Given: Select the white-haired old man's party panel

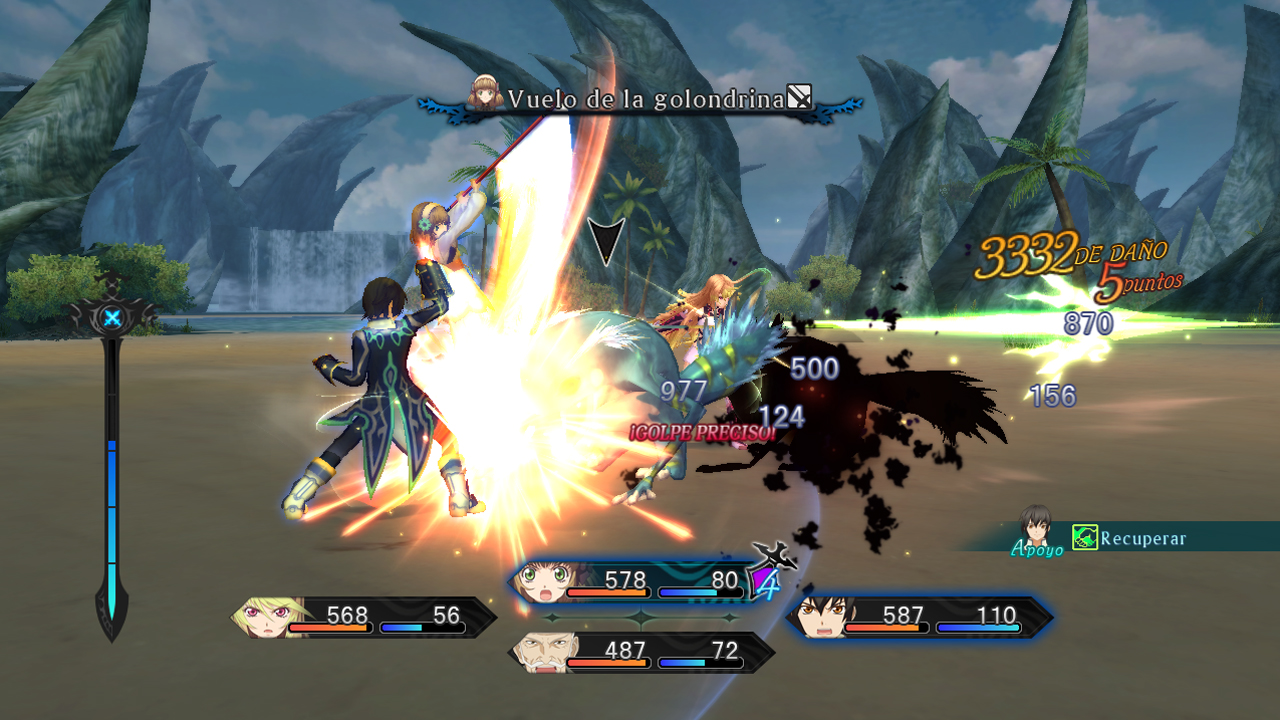Looking at the screenshot, I should point(640,652).
